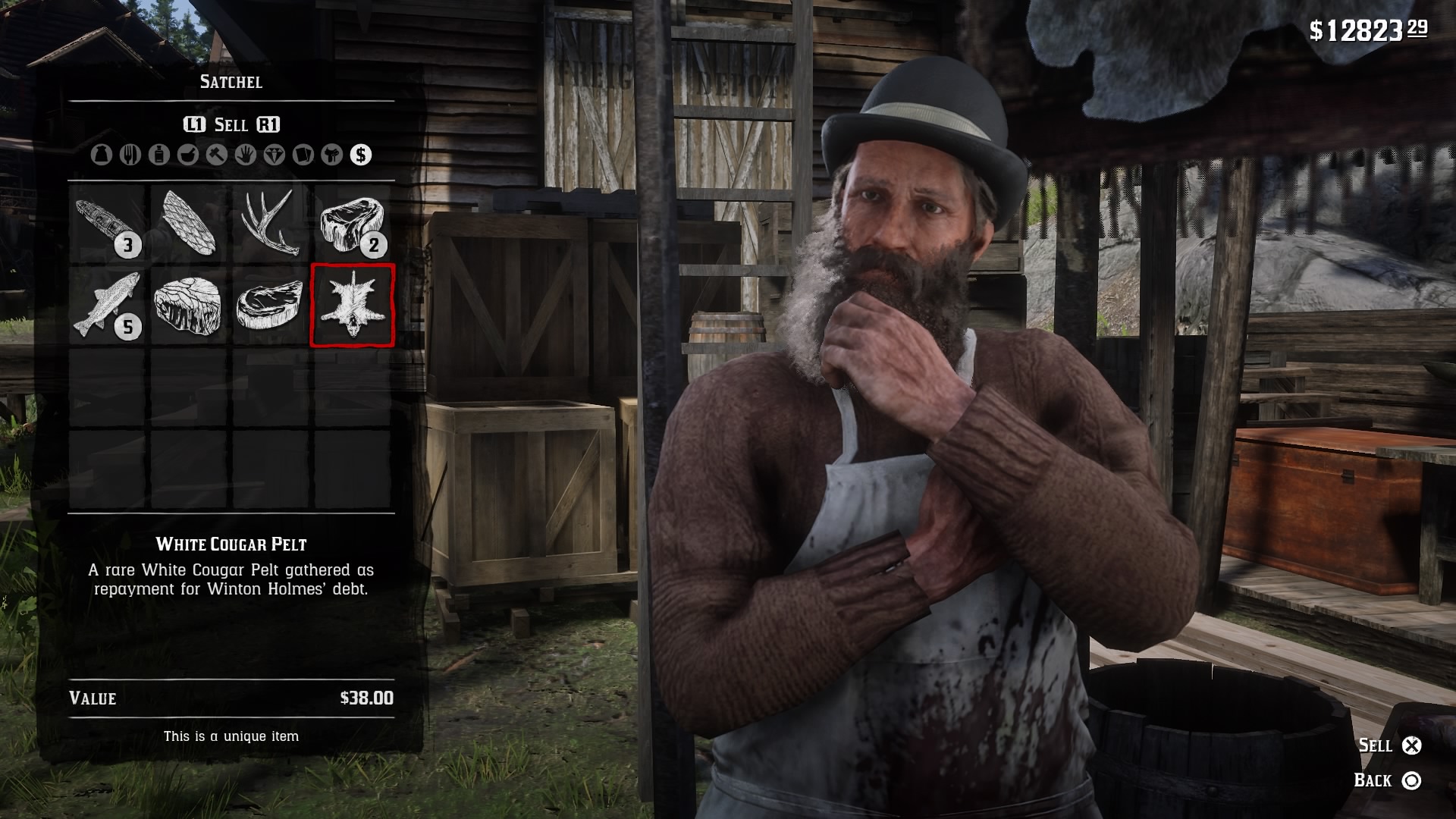The height and width of the screenshot is (819, 1456).
Task: Open the Valuables diamond category
Action: (274, 155)
